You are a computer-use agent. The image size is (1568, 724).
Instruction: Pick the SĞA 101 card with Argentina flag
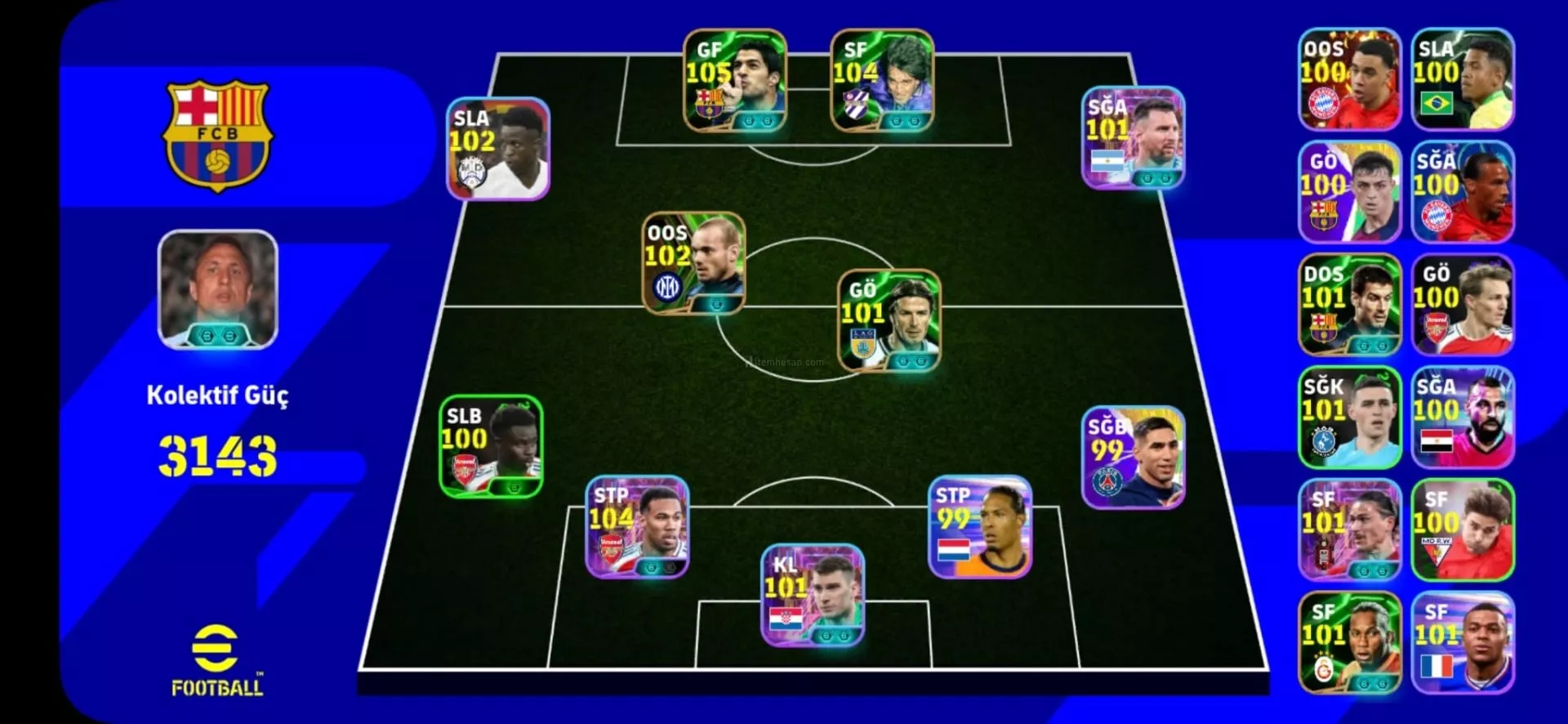pyautogui.click(x=1134, y=137)
